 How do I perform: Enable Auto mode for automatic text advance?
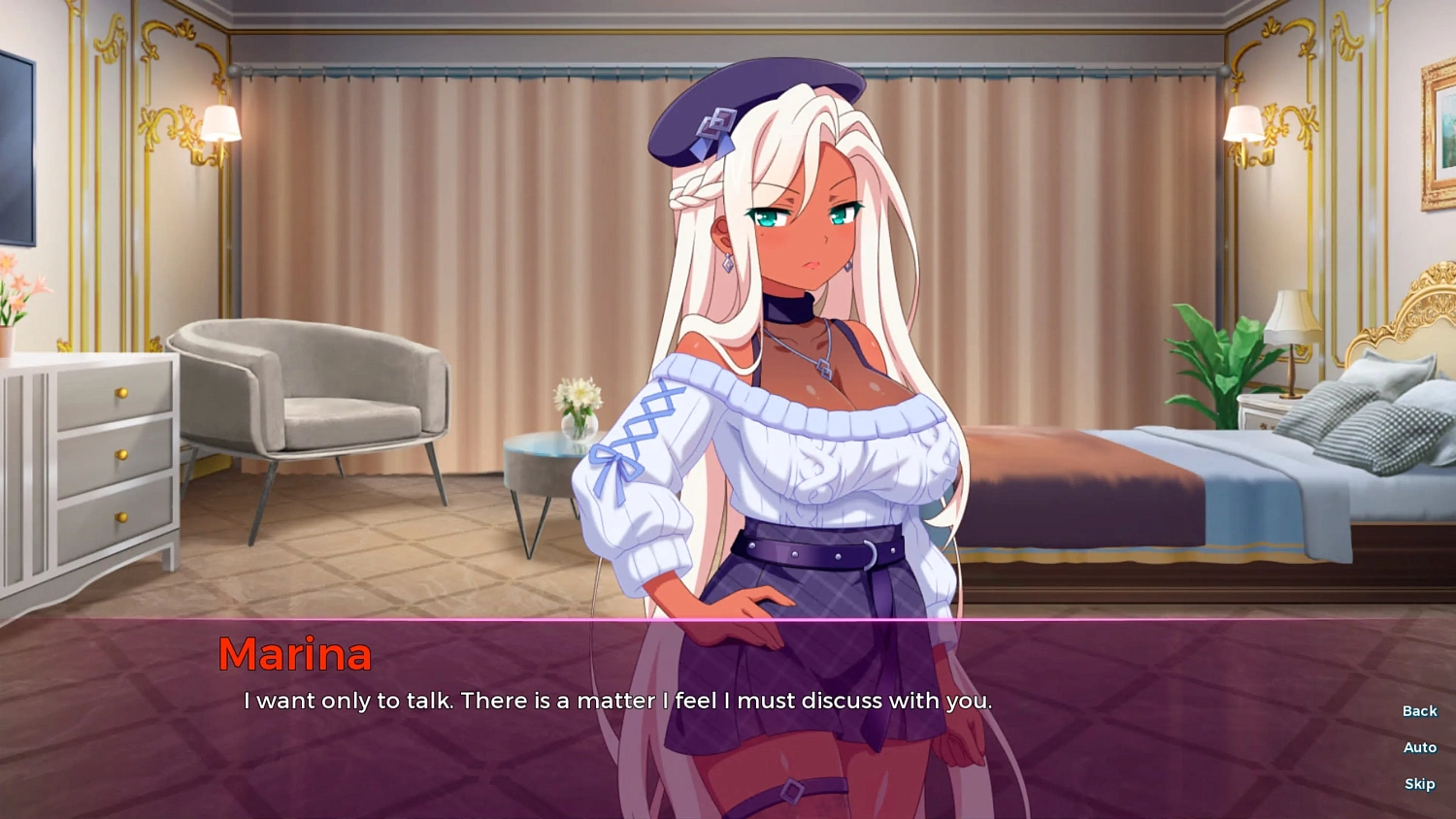coord(1418,747)
